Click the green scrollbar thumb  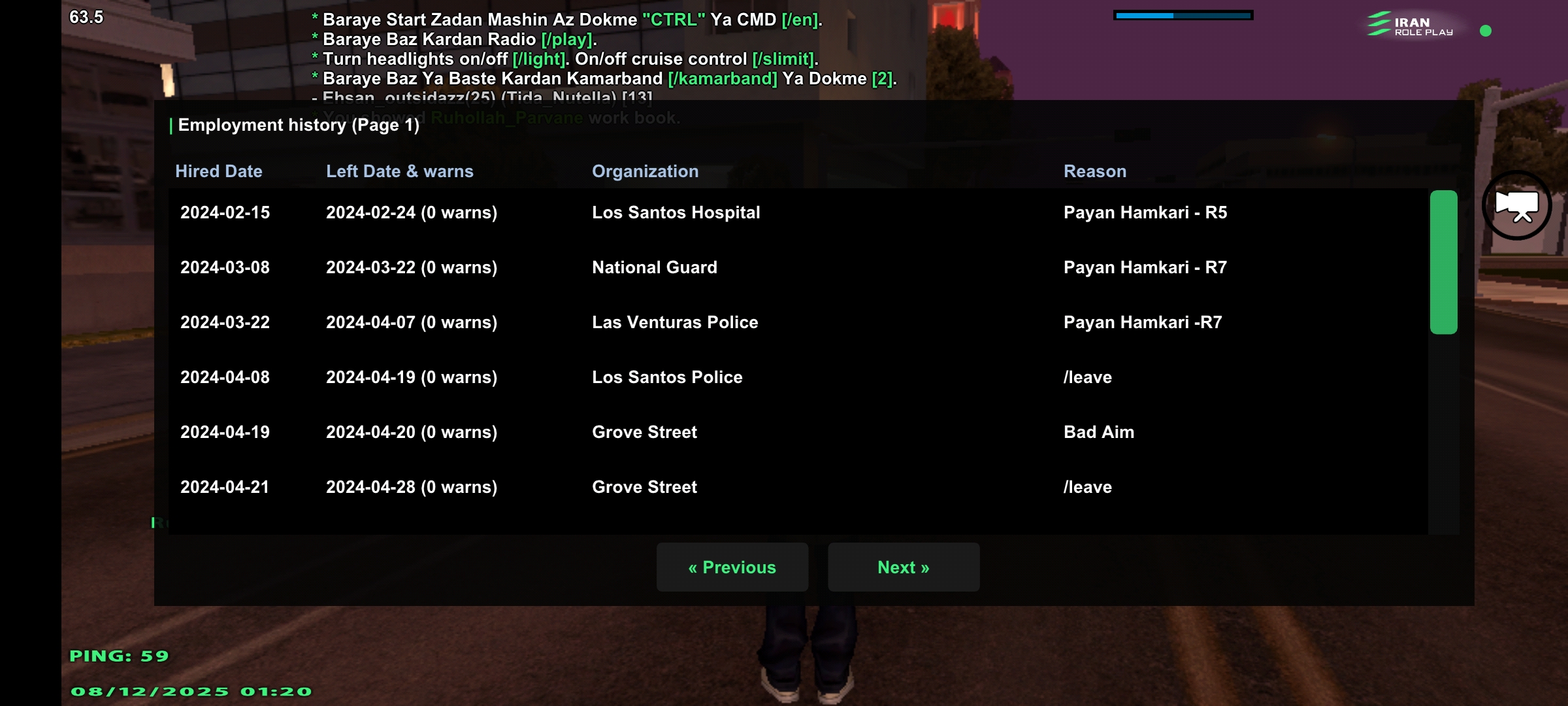click(1443, 261)
